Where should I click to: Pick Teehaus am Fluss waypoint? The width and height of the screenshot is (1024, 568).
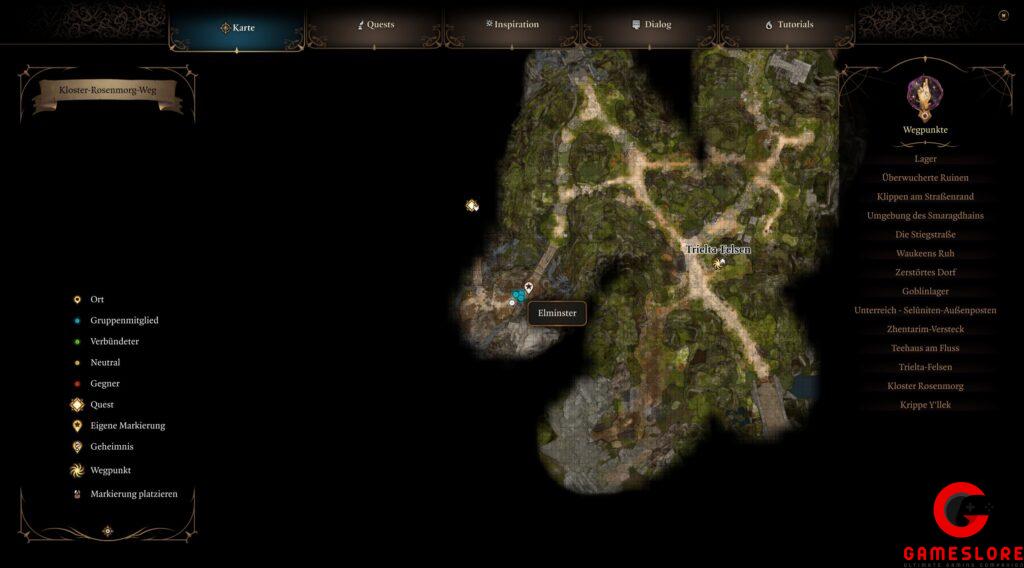pyautogui.click(x=925, y=348)
